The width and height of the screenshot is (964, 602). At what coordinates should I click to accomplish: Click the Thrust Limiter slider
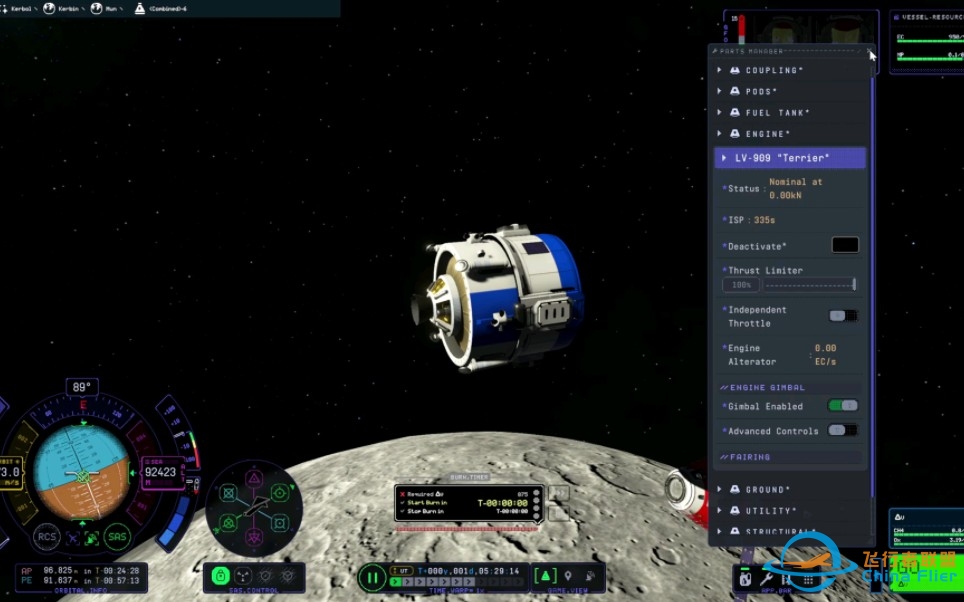tap(808, 285)
